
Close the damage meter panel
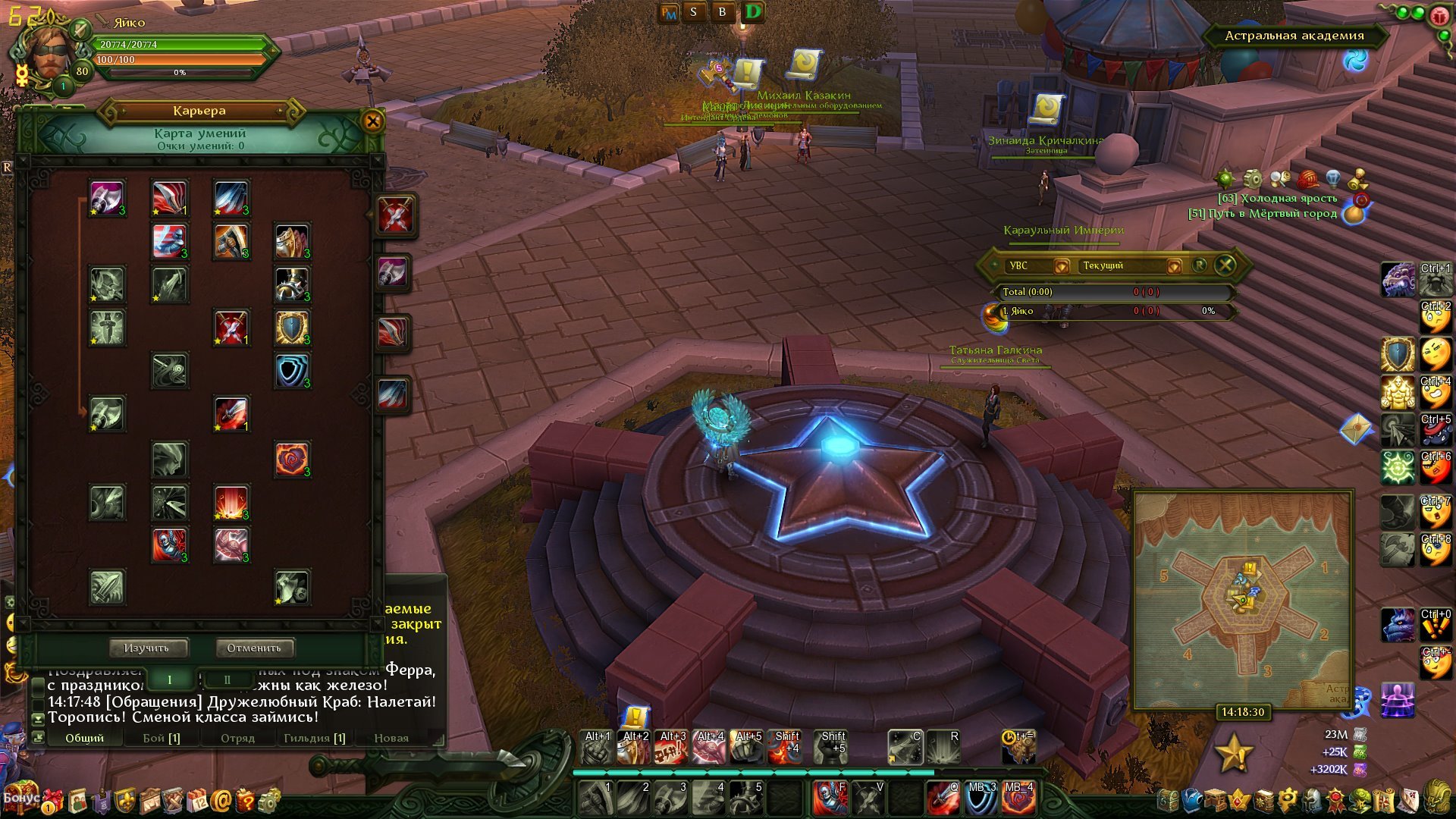tap(1225, 265)
